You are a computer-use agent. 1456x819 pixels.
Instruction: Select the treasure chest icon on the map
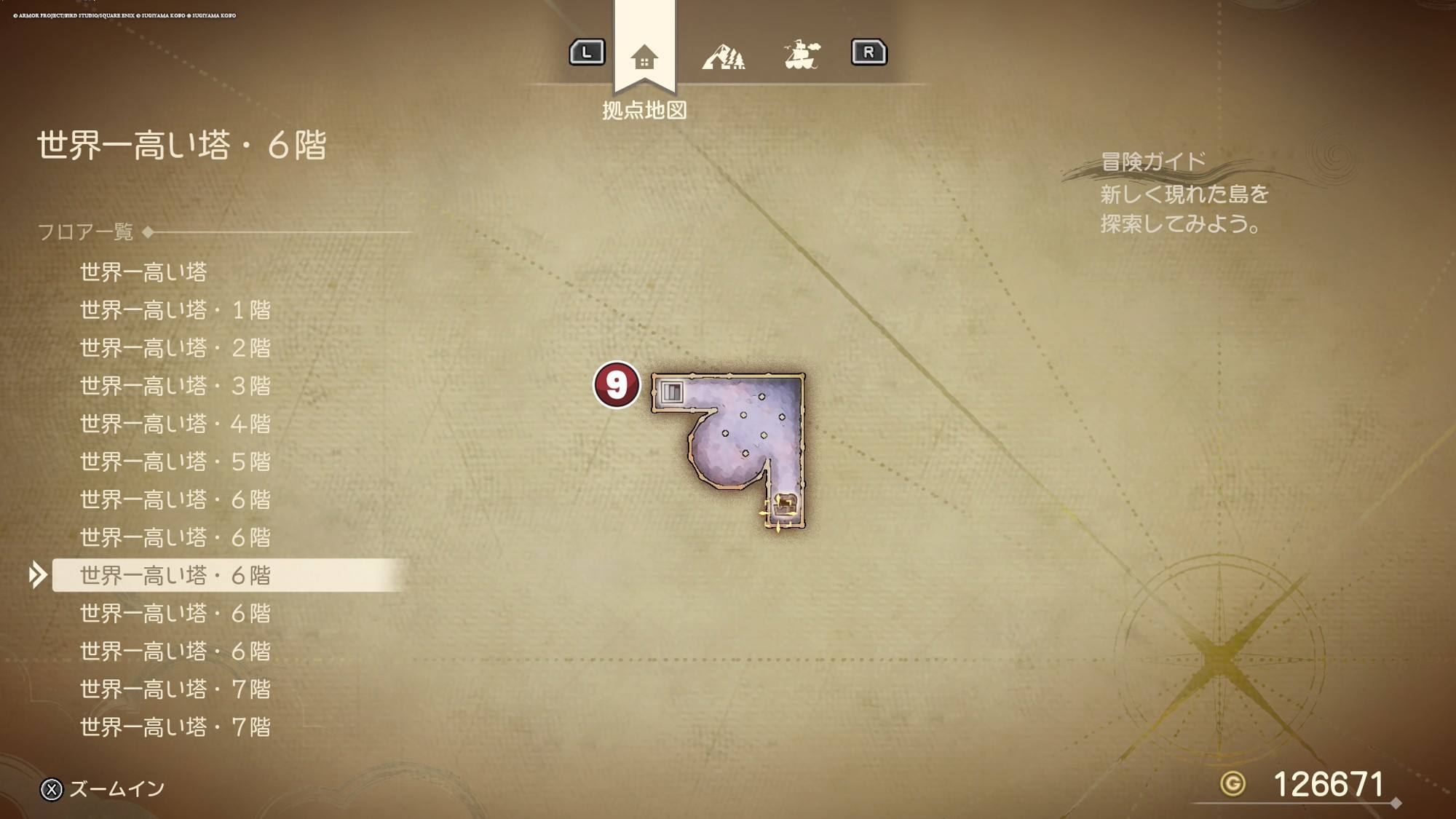point(786,504)
